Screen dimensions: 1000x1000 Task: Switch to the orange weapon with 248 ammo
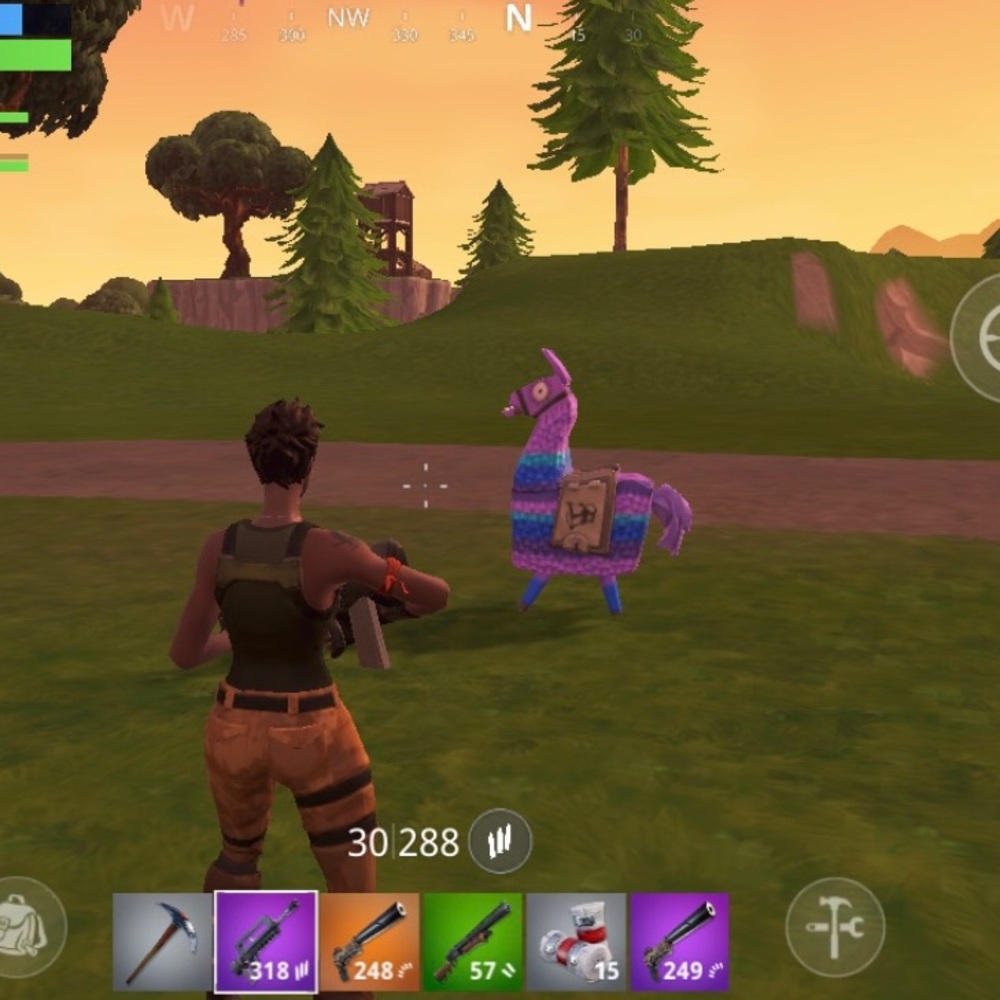[x=370, y=942]
